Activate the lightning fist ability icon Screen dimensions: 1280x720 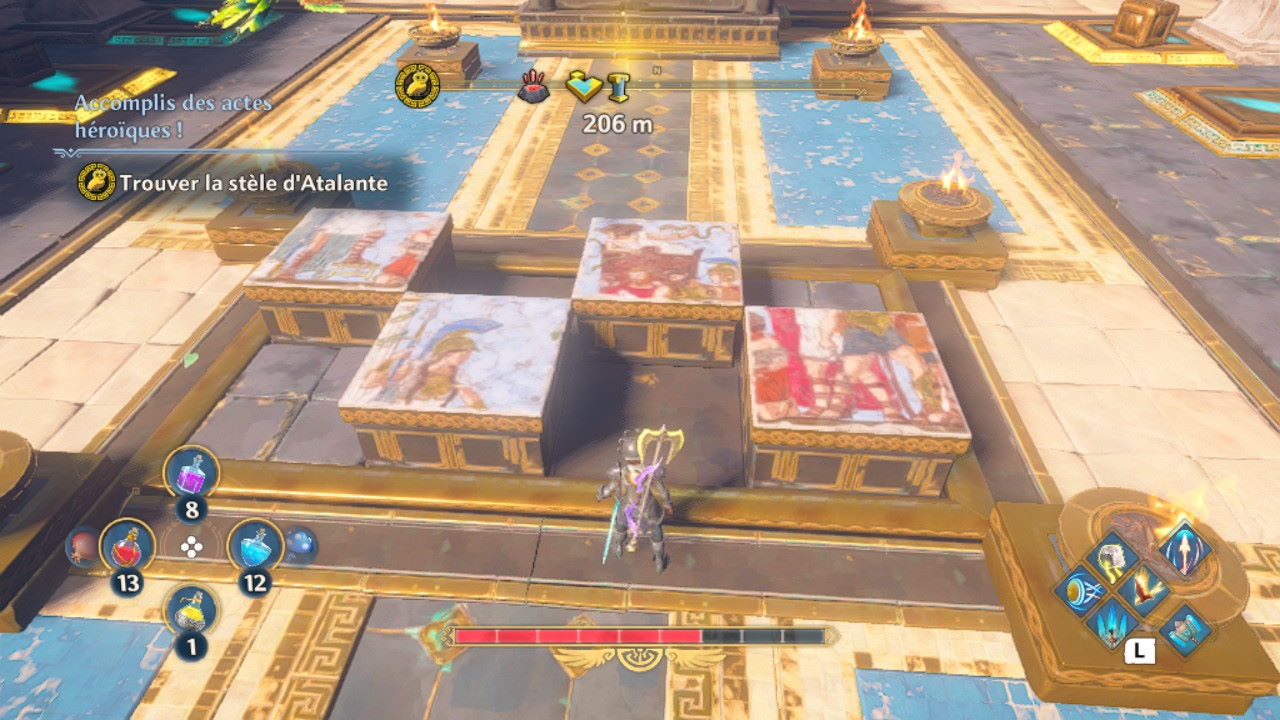(1111, 556)
